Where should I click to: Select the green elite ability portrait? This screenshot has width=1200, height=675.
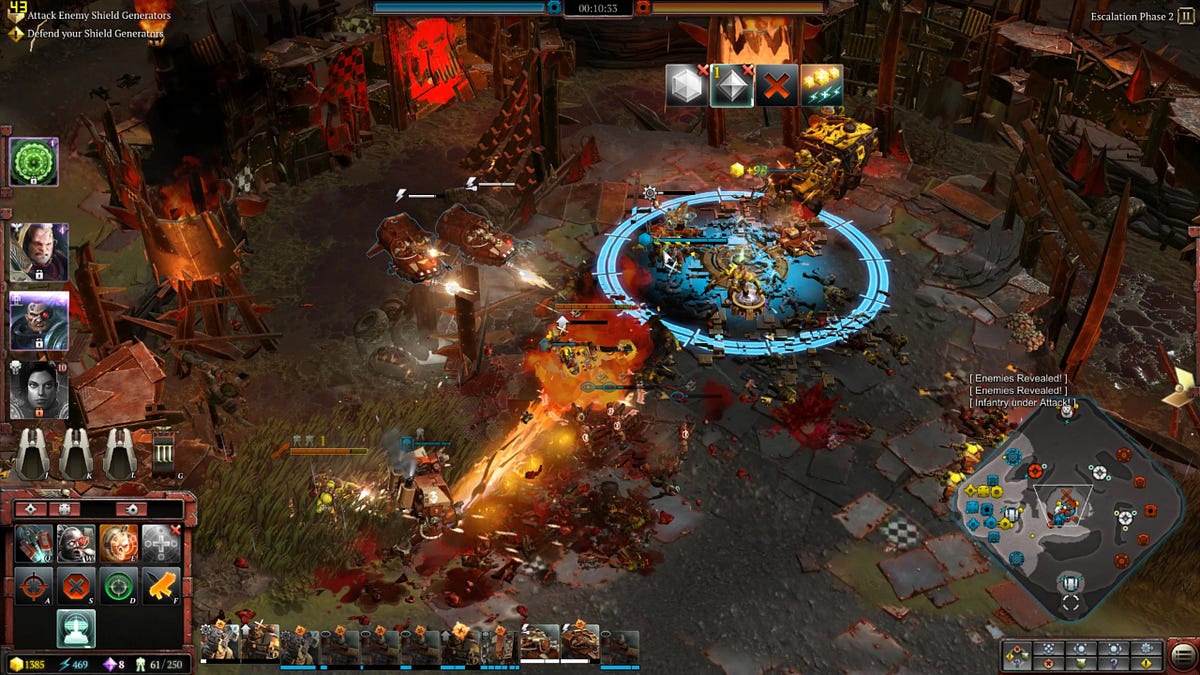(34, 162)
